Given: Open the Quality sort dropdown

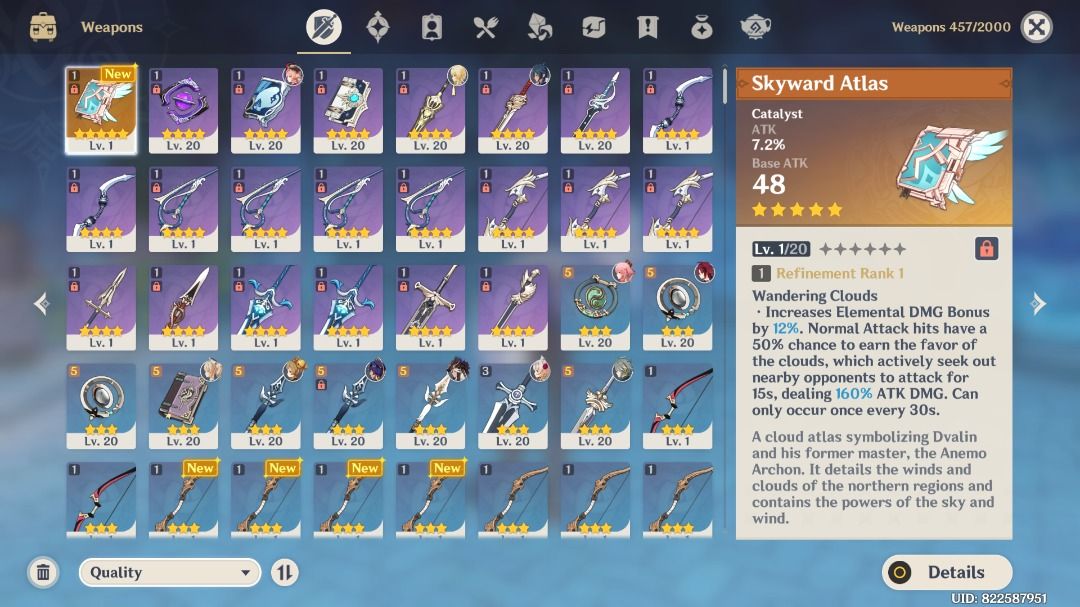Looking at the screenshot, I should 169,572.
